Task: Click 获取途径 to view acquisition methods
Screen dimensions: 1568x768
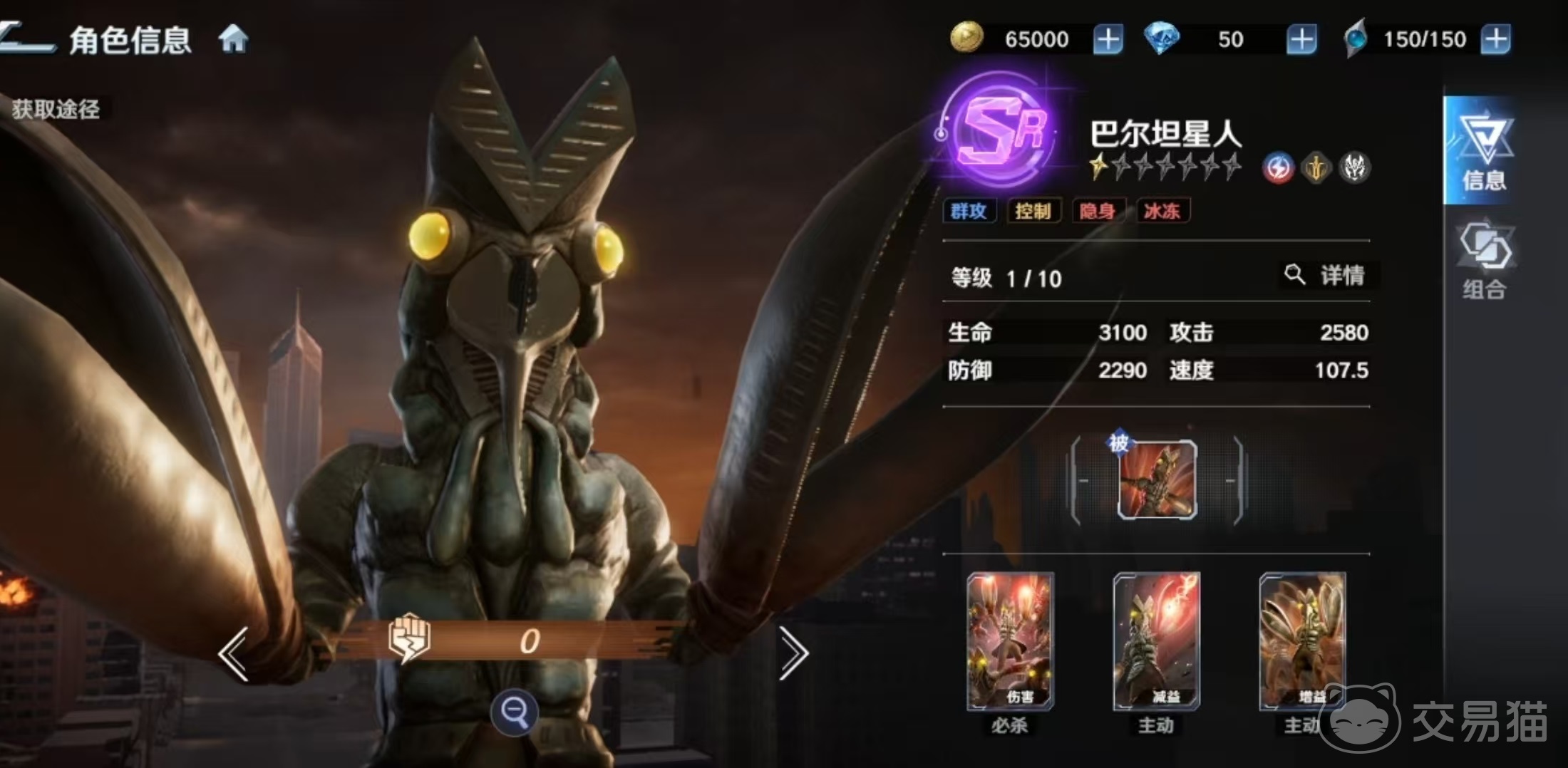Action: pyautogui.click(x=57, y=108)
